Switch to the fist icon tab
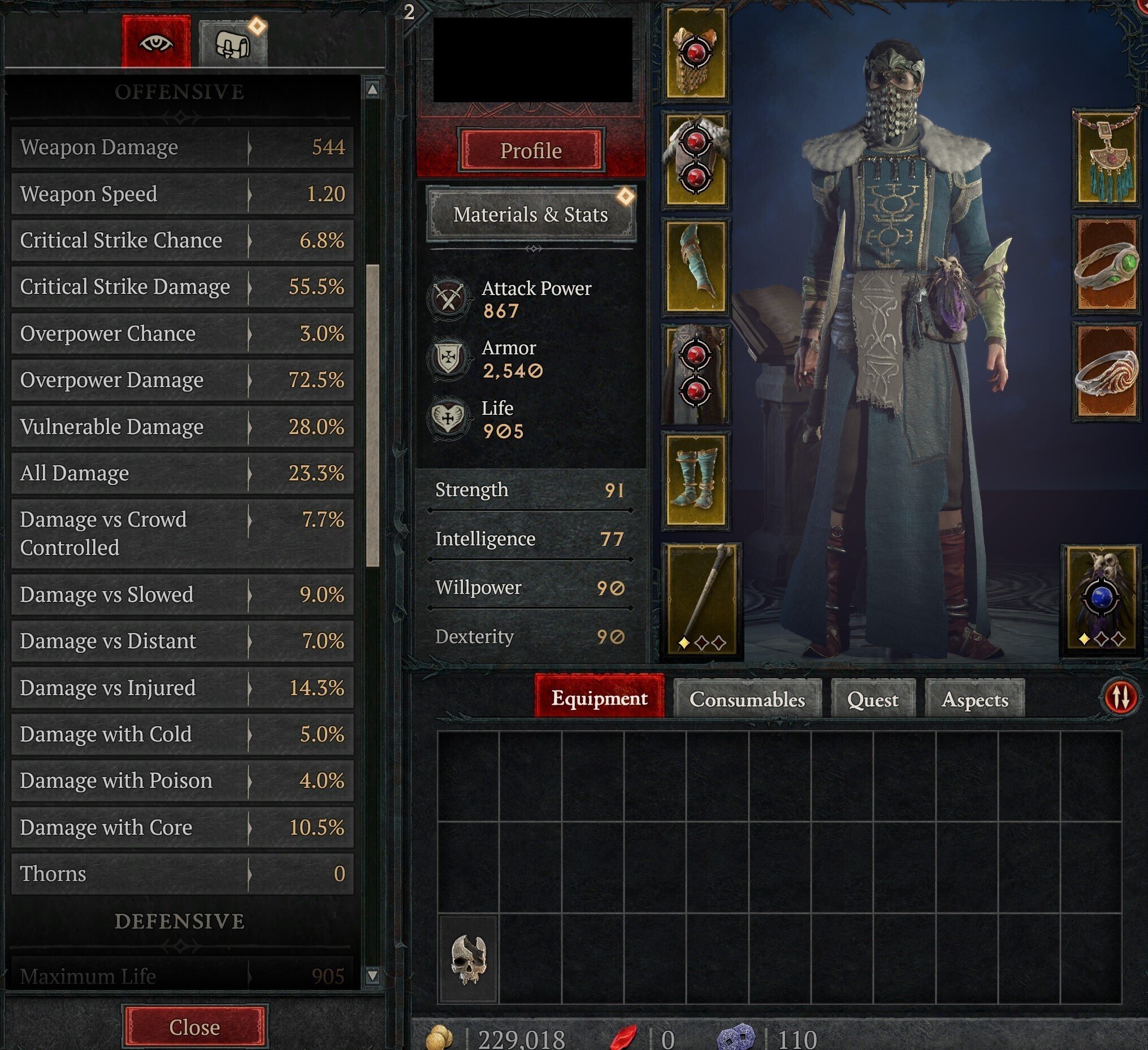Screen dimensions: 1148x1050 pos(233,44)
